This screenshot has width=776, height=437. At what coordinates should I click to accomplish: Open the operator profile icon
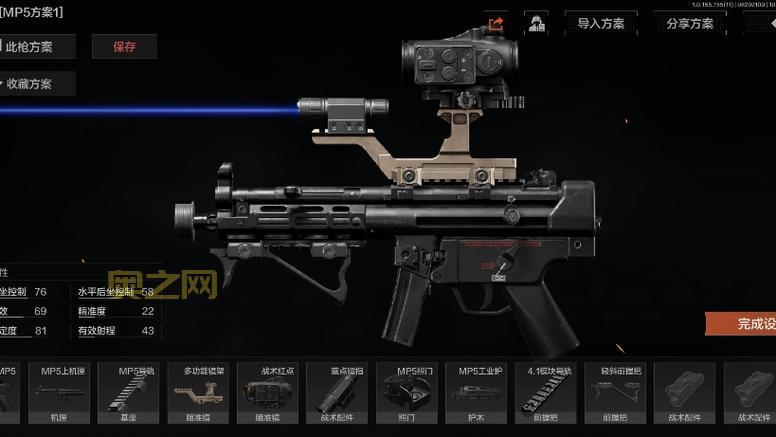coord(537,23)
